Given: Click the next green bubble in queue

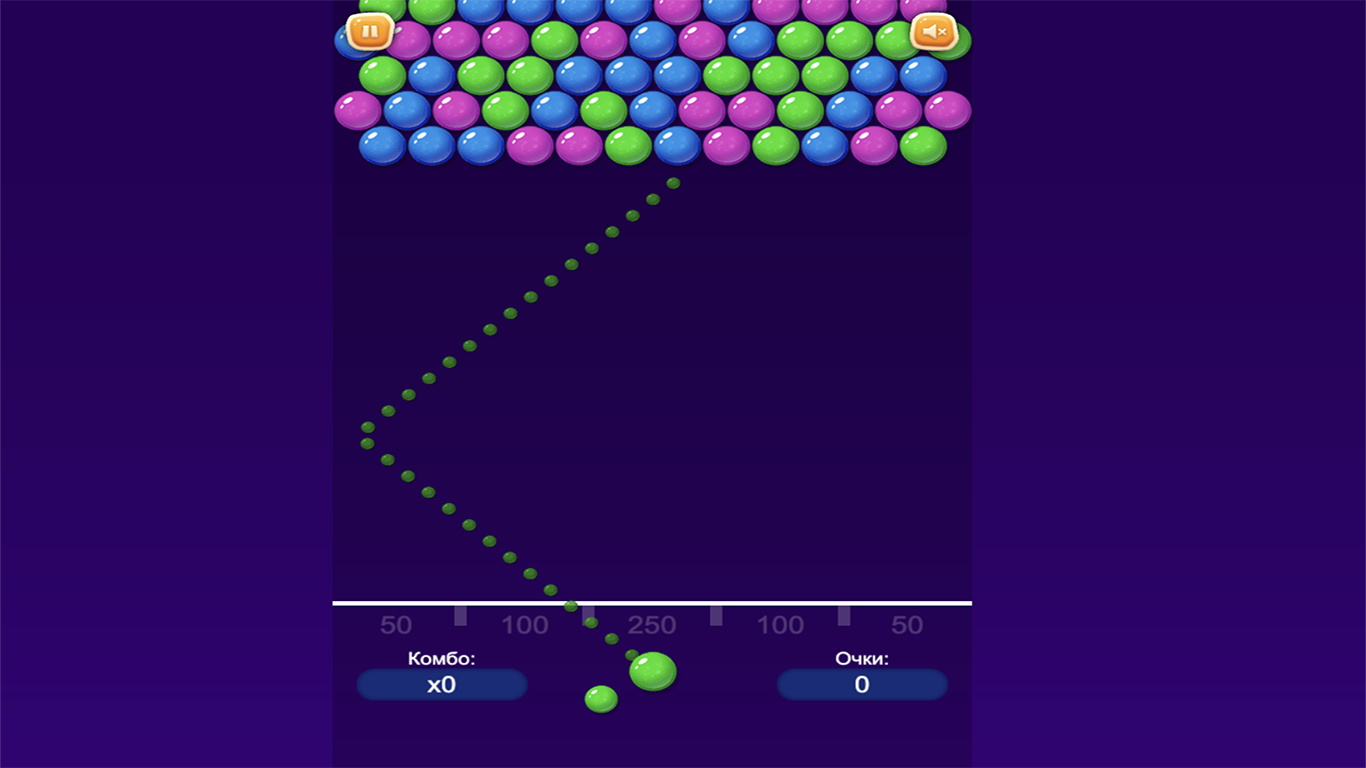Looking at the screenshot, I should click(x=600, y=699).
